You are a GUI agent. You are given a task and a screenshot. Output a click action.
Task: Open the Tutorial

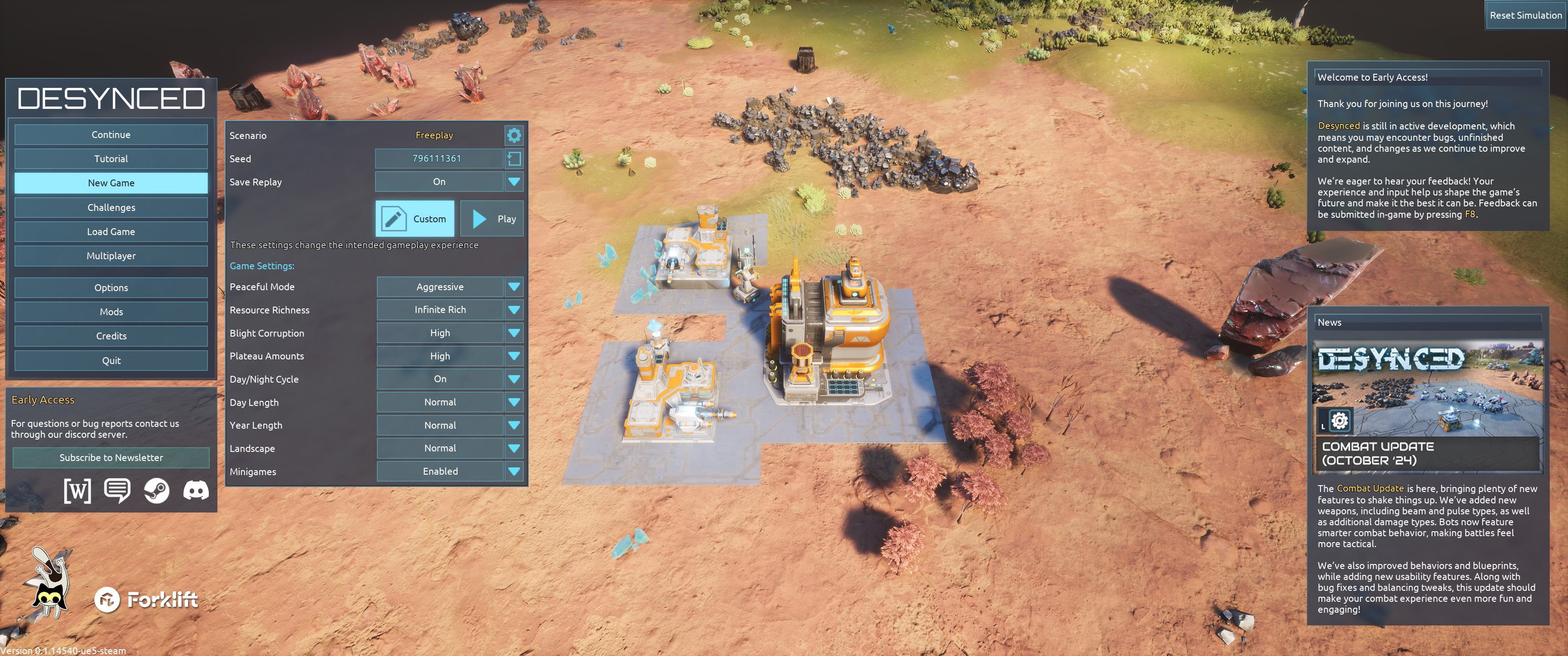pos(111,159)
